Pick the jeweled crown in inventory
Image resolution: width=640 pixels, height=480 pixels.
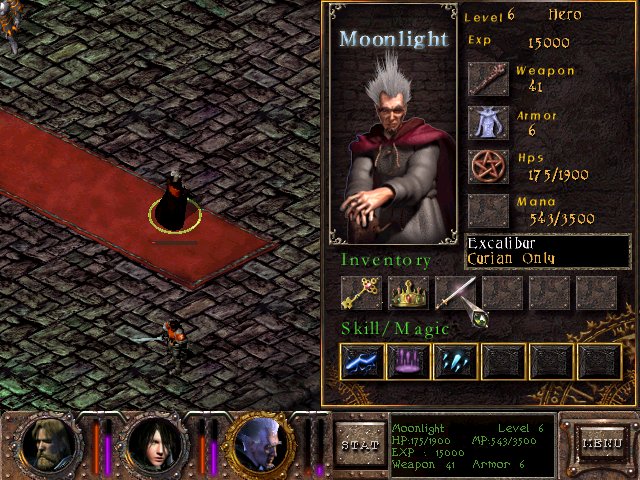point(407,293)
